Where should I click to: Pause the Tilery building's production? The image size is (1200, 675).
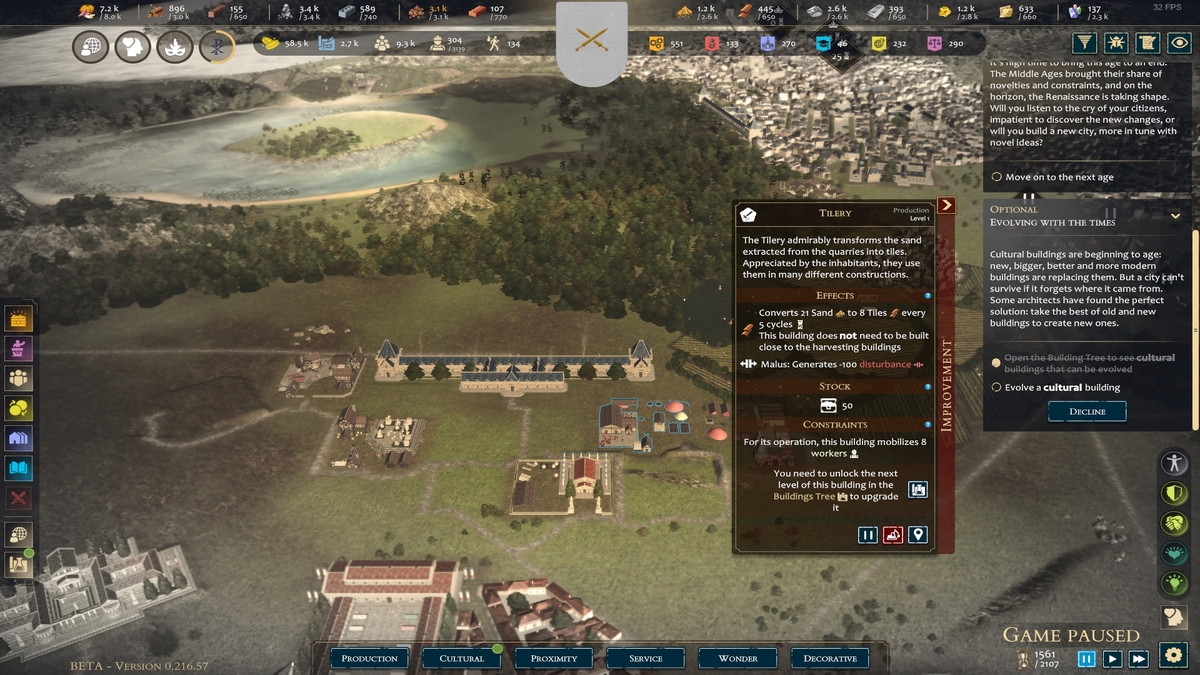pyautogui.click(x=868, y=535)
